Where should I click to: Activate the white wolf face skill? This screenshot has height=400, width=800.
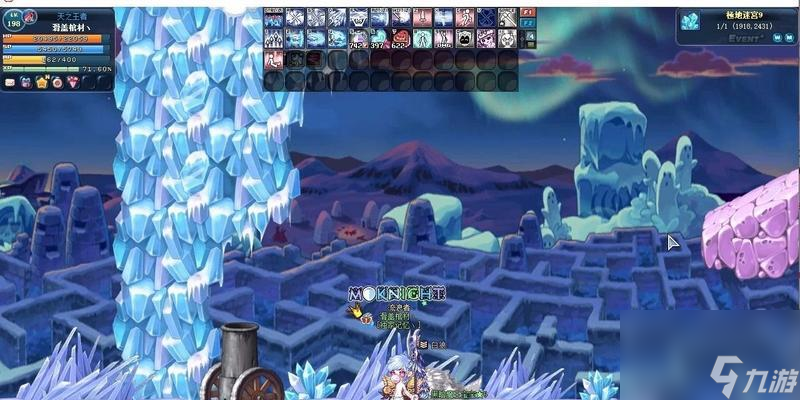coord(357,17)
